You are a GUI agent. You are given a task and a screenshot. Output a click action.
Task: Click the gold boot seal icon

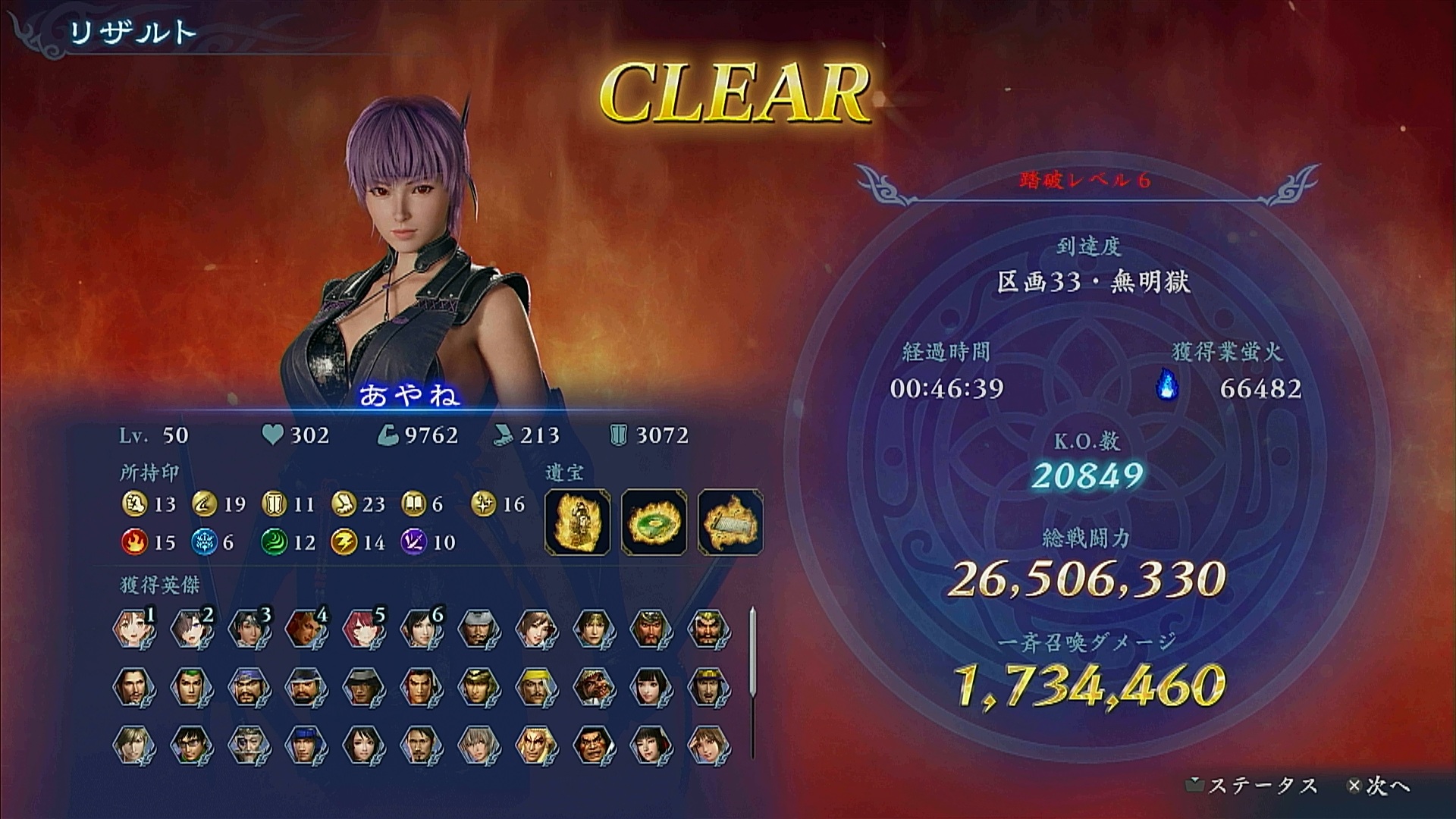344,504
